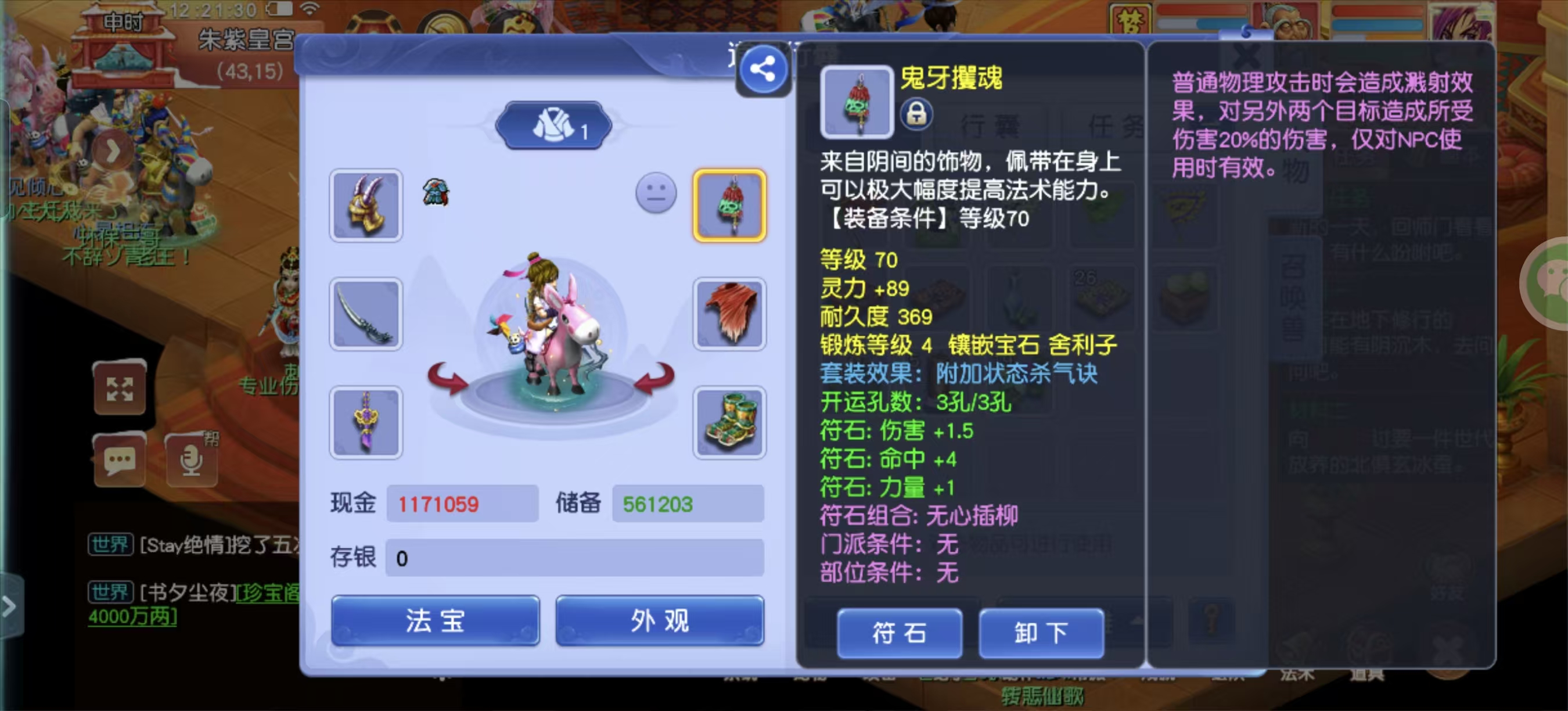
Task: Click the highlighted 鬼牙攫魂 accessory slot
Action: (730, 206)
